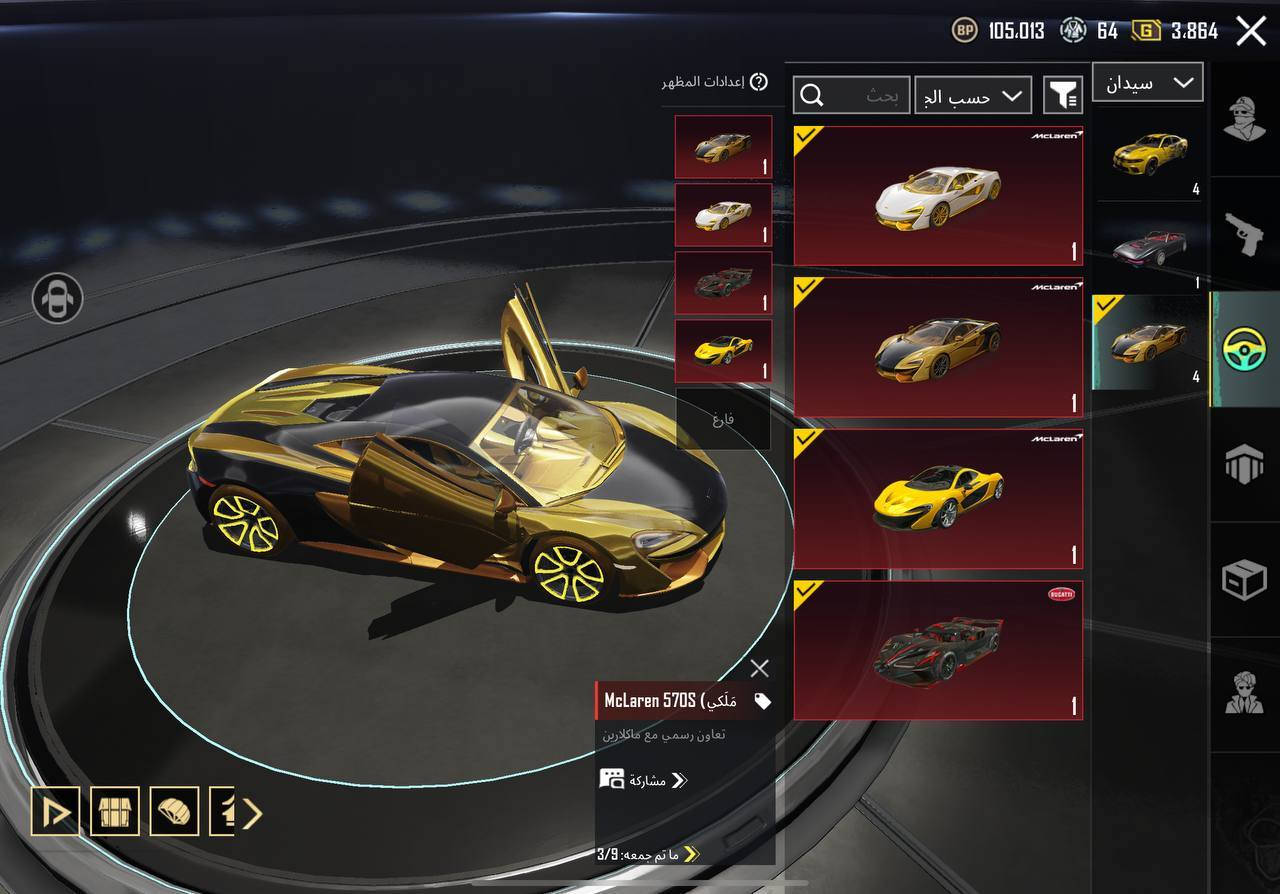The image size is (1280, 894).
Task: Select the gray convertible category thumbnail
Action: tap(1150, 245)
